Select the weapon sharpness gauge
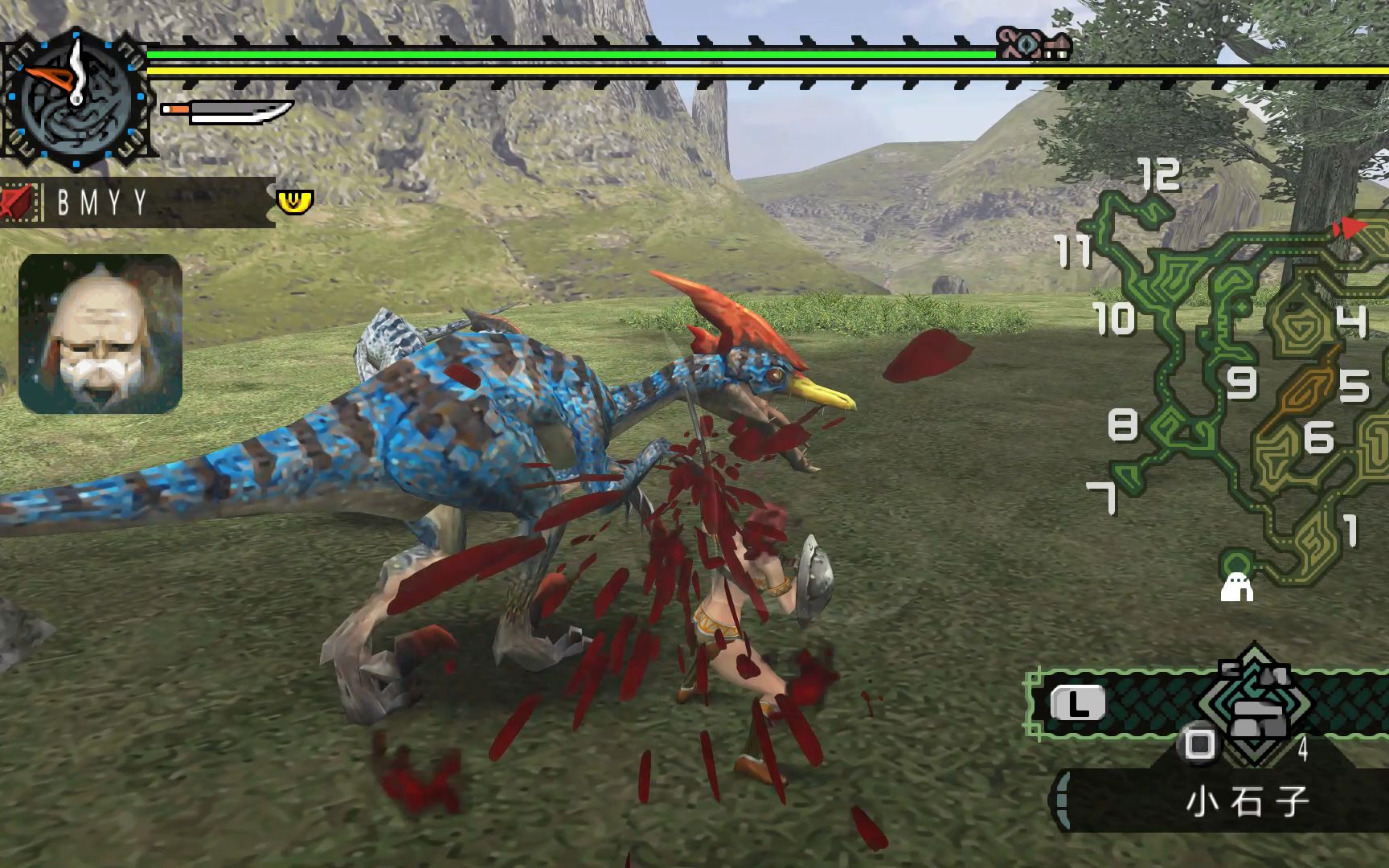The image size is (1389, 868). coord(227,111)
